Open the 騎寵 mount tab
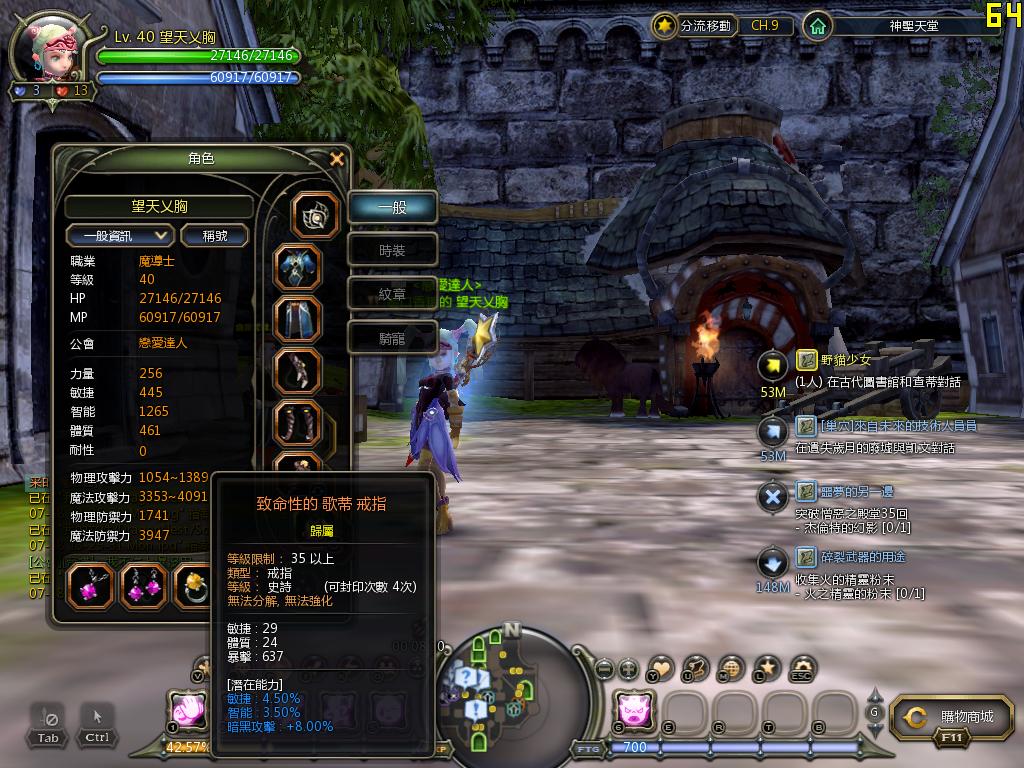 tap(392, 338)
